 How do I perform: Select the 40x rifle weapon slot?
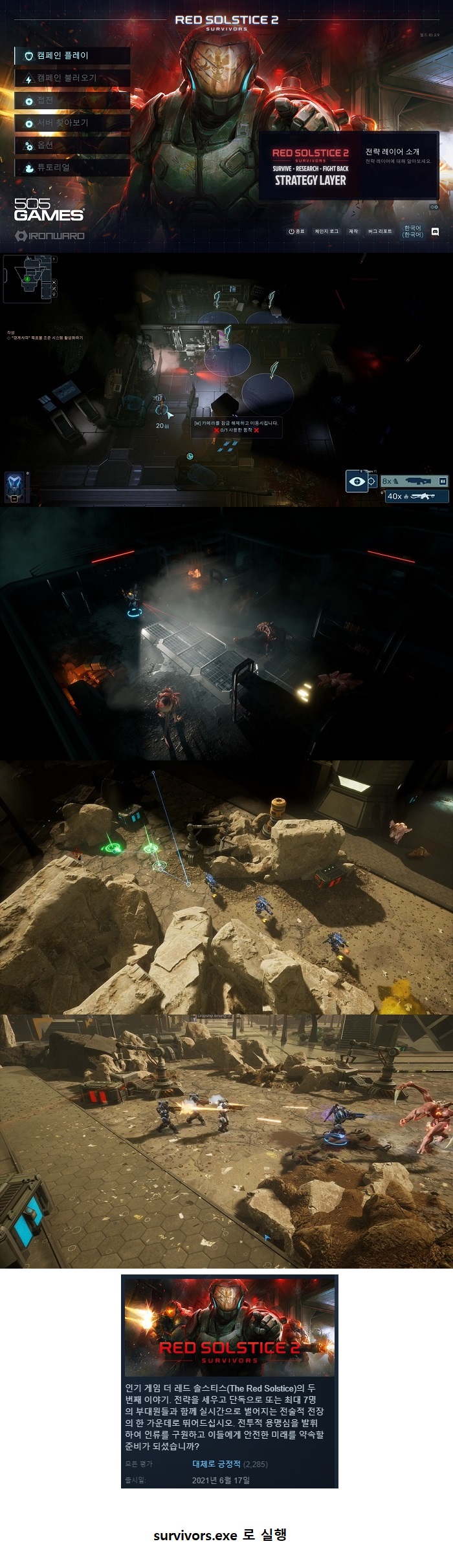point(417,496)
